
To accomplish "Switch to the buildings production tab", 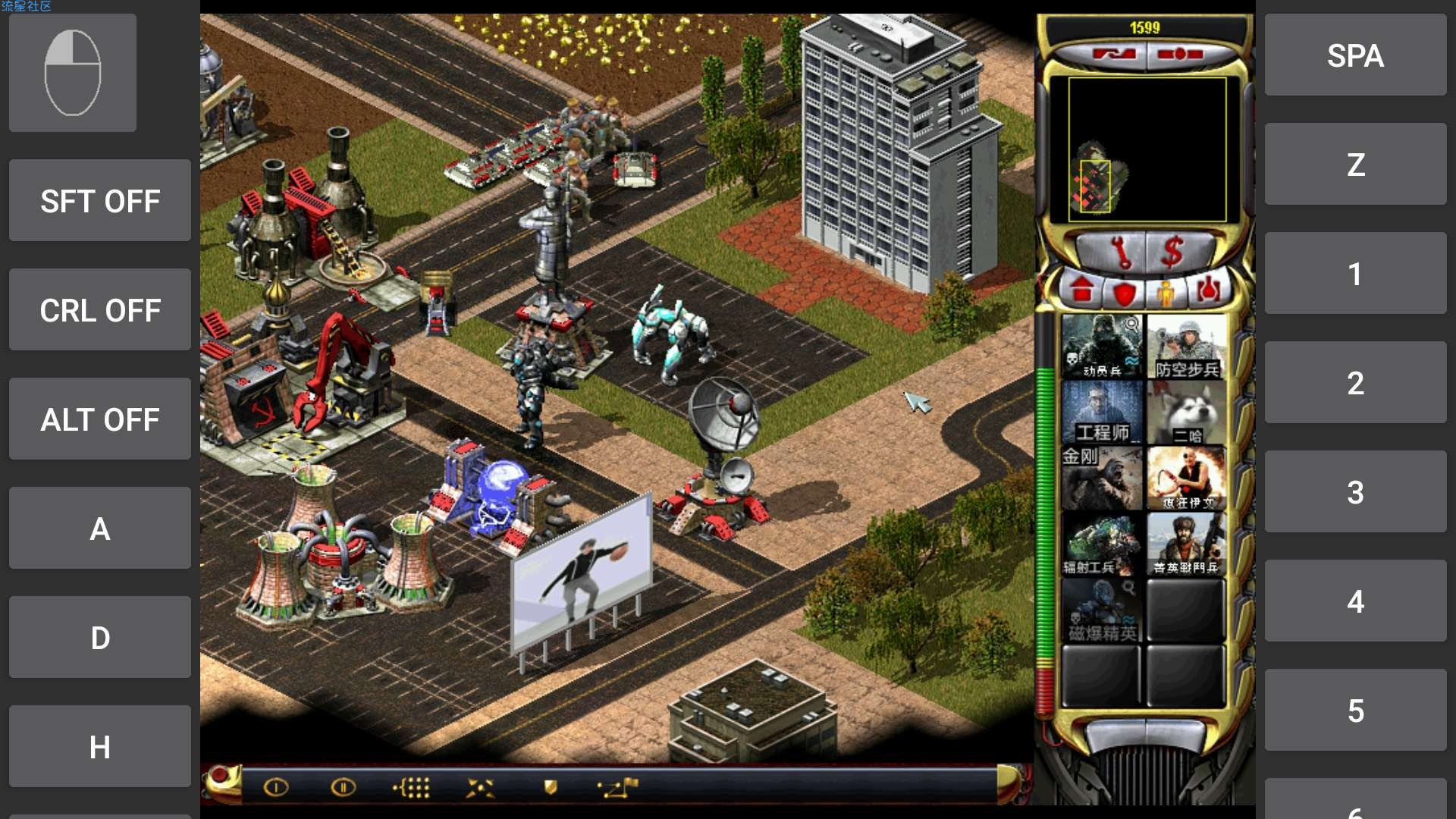I will click(1082, 290).
